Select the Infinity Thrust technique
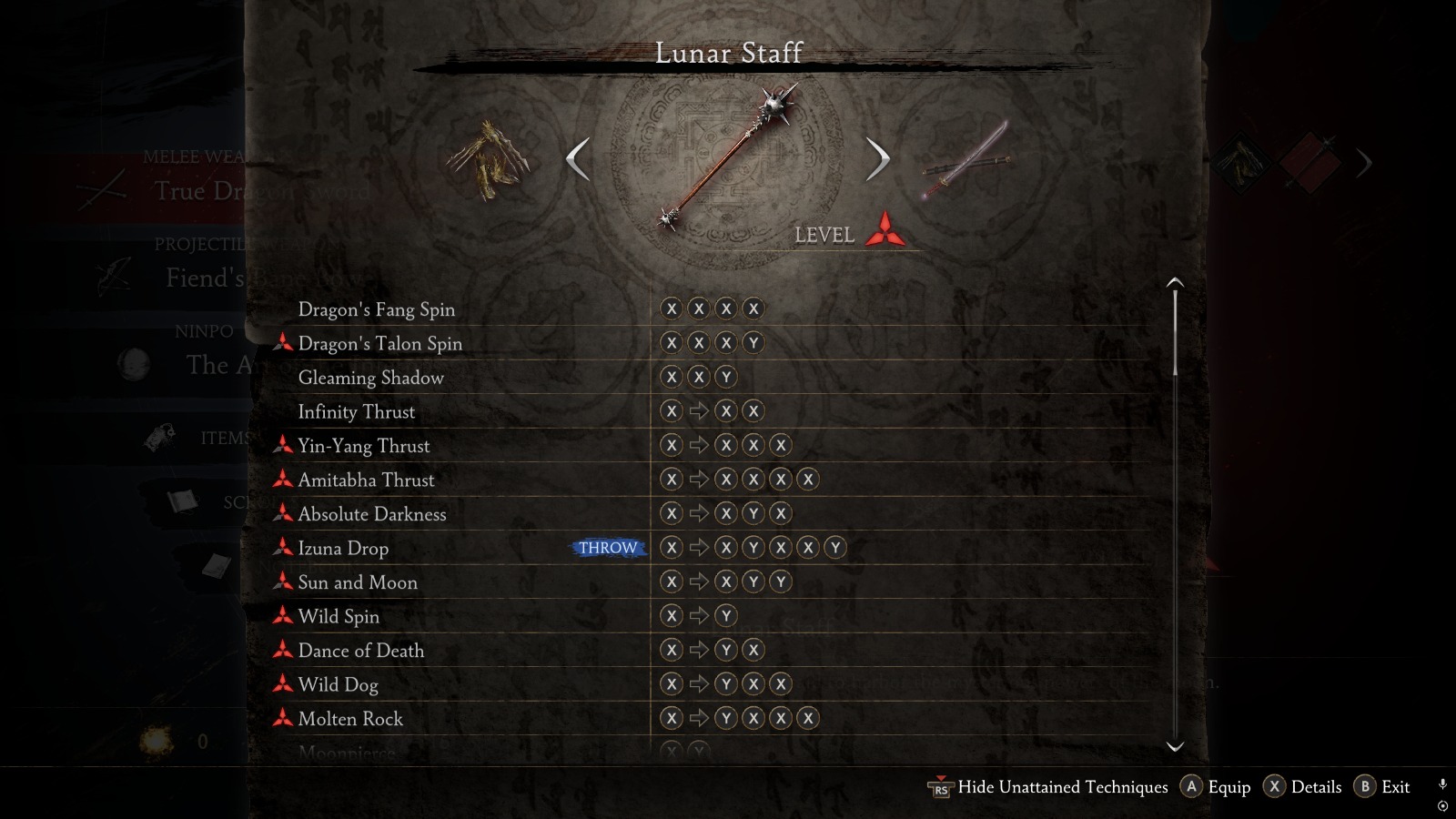The image size is (1456, 819). coord(356,411)
